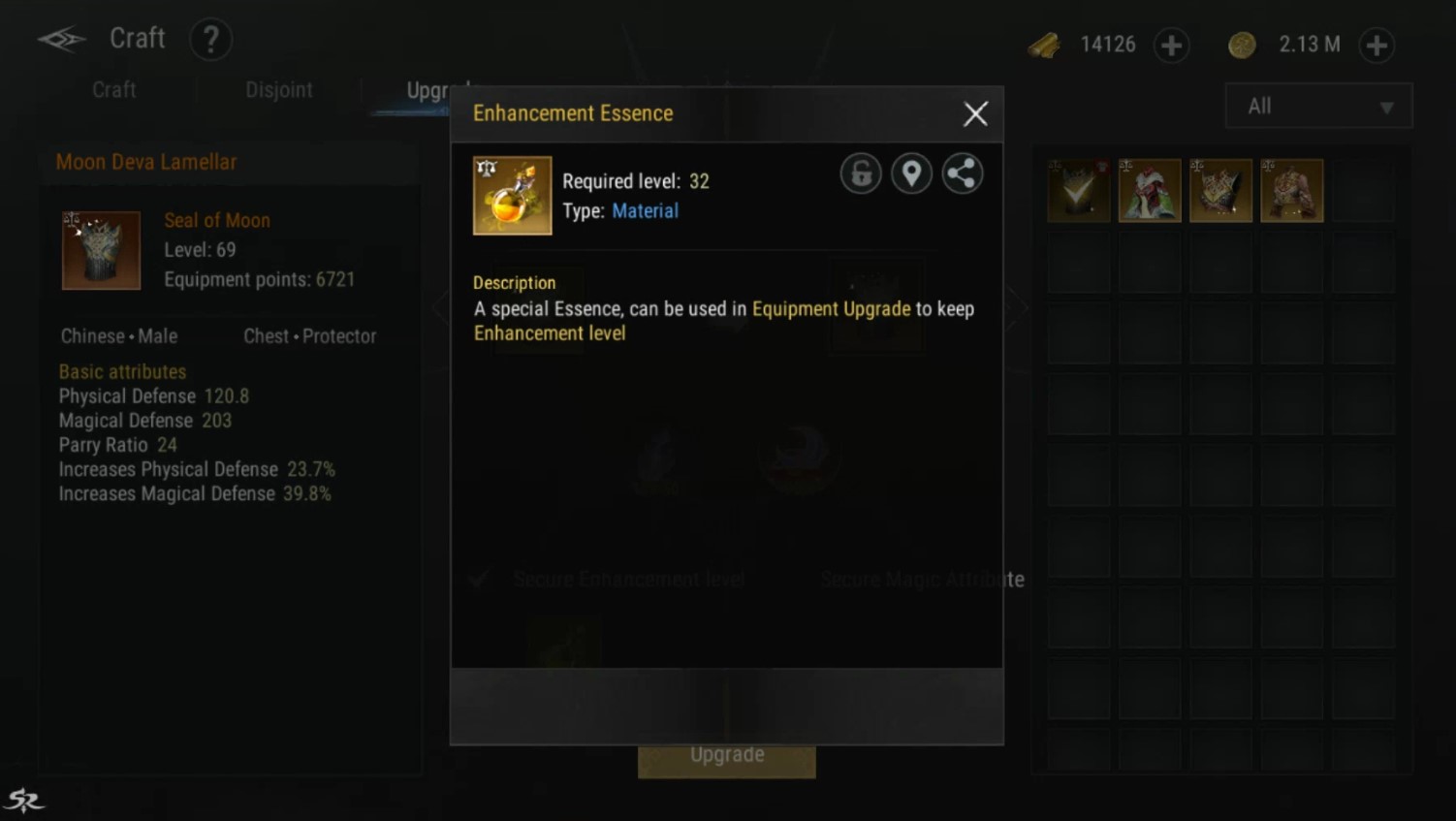Share the Enhancement Essence item

(962, 174)
